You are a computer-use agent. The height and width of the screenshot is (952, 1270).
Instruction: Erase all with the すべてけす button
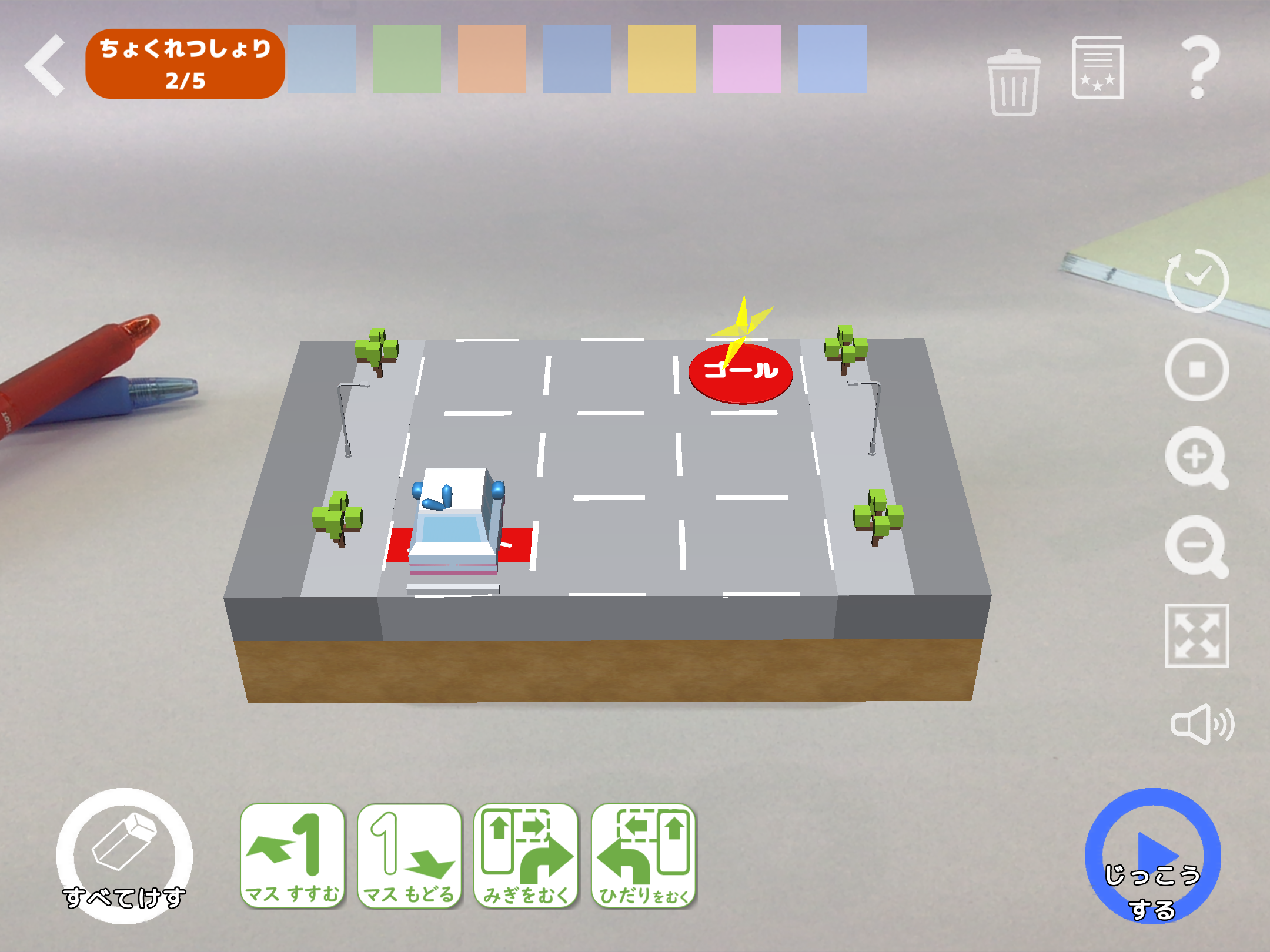124,856
